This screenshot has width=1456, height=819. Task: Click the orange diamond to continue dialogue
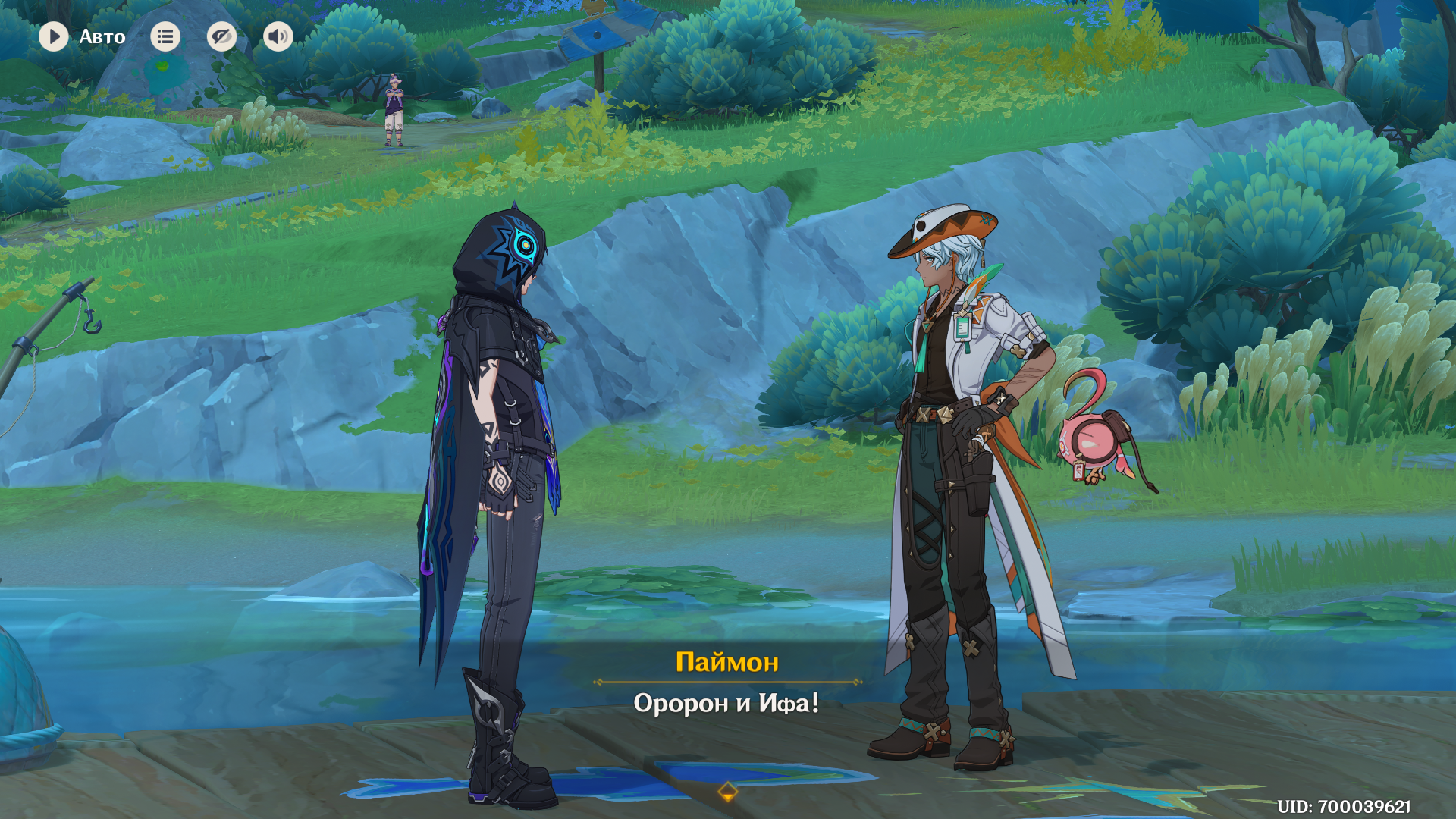[727, 792]
